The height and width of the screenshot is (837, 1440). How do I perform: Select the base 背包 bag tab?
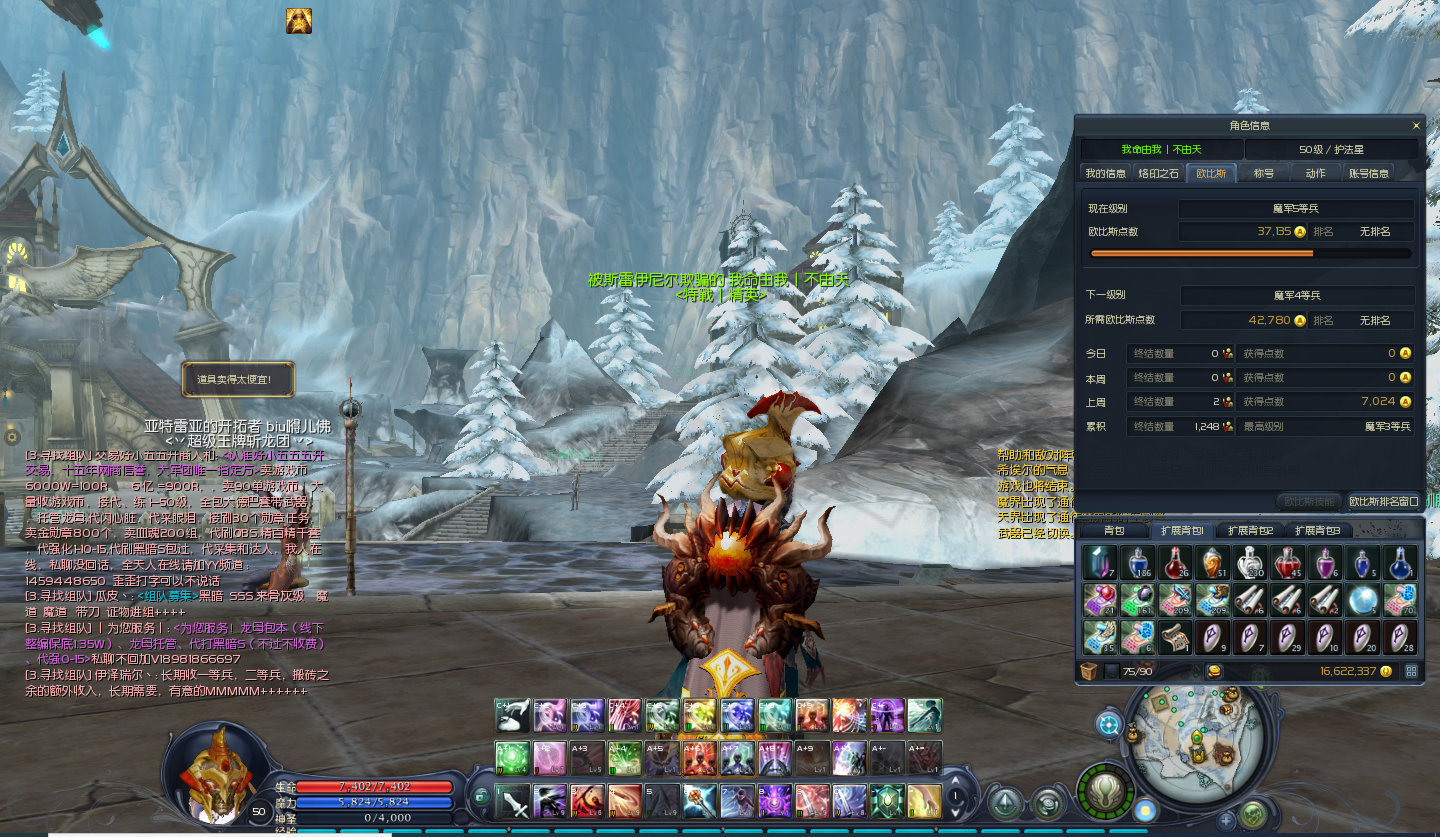point(1114,530)
